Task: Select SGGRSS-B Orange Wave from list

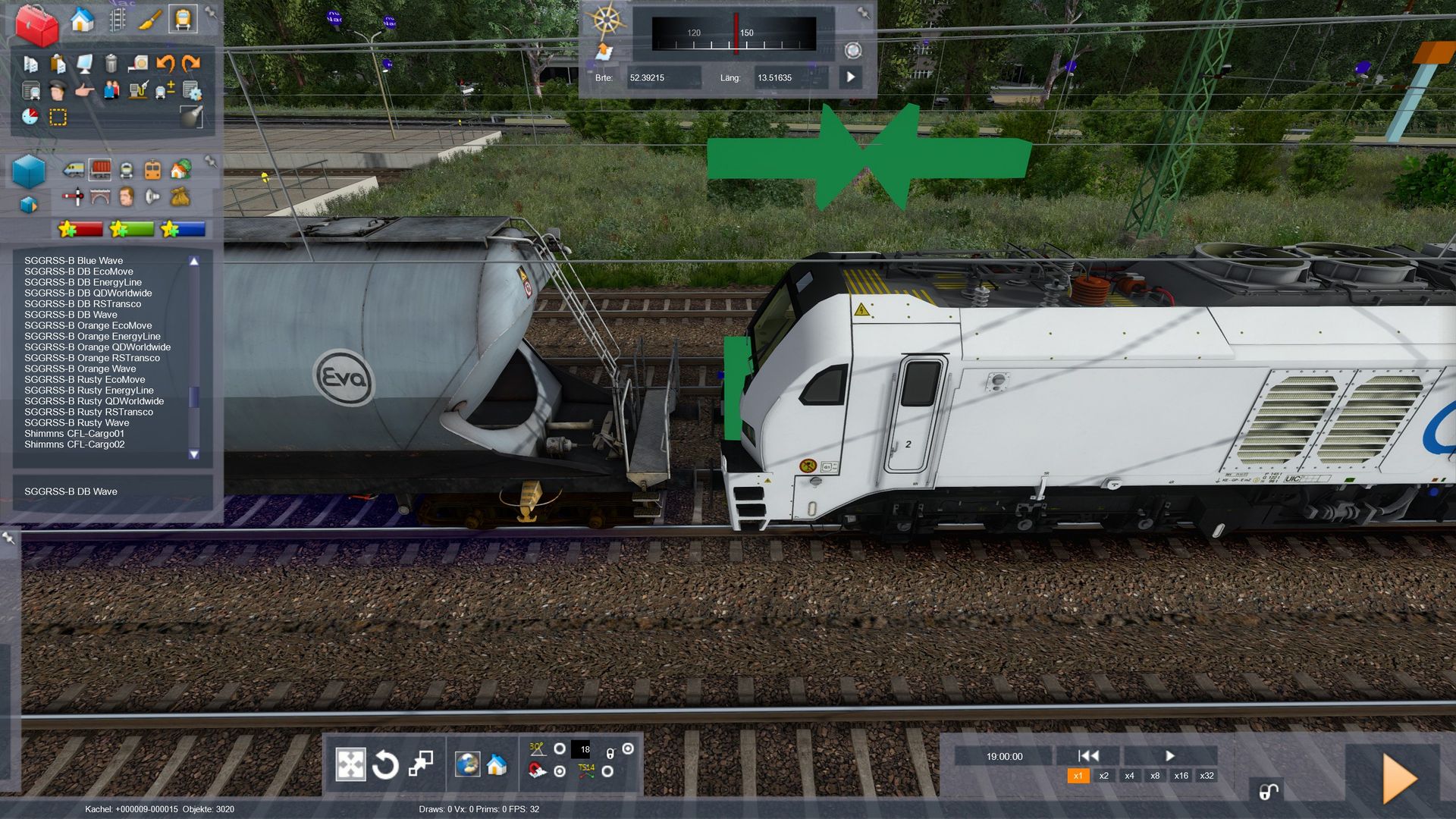Action: tap(80, 369)
